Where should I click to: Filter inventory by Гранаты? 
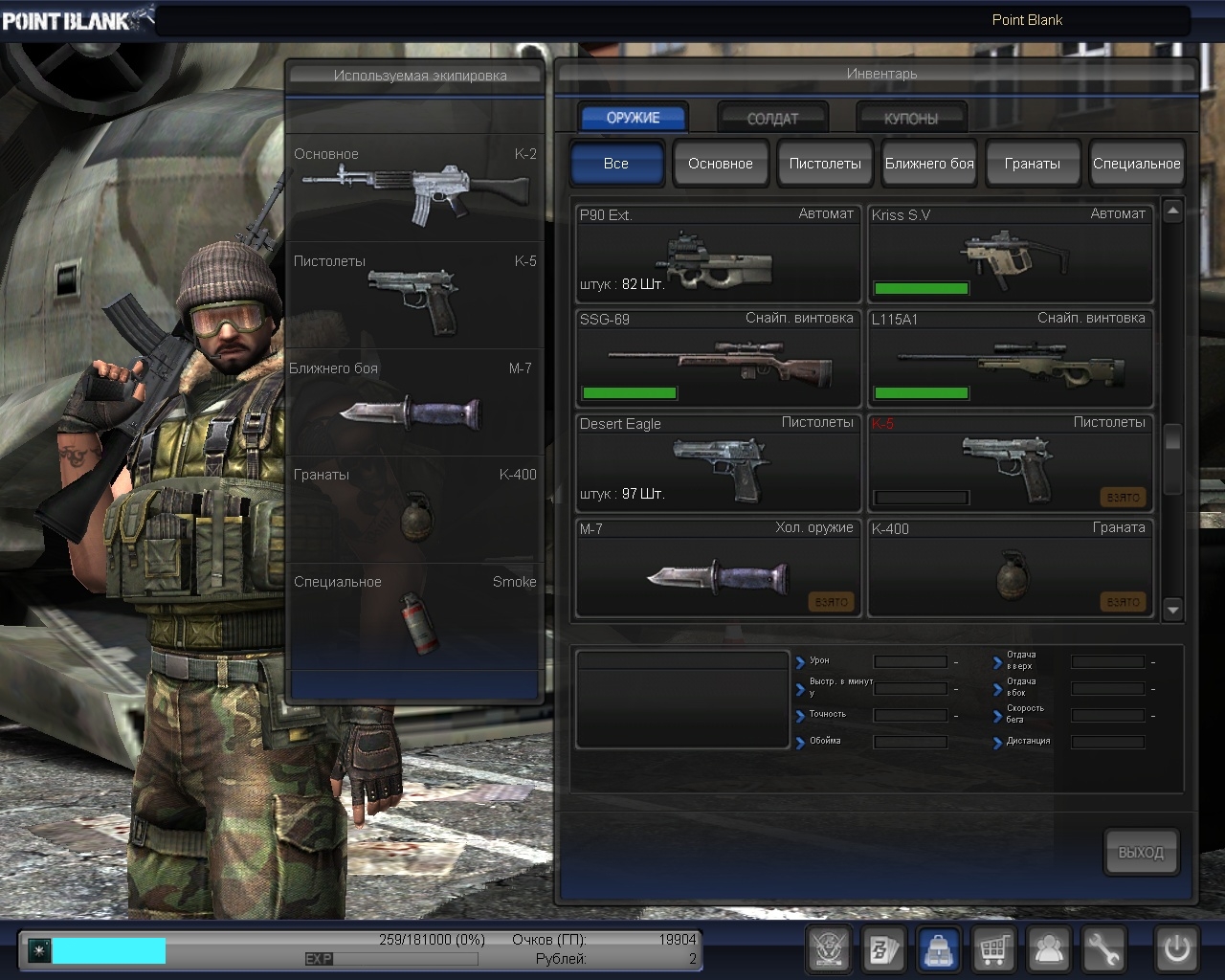click(x=1033, y=164)
